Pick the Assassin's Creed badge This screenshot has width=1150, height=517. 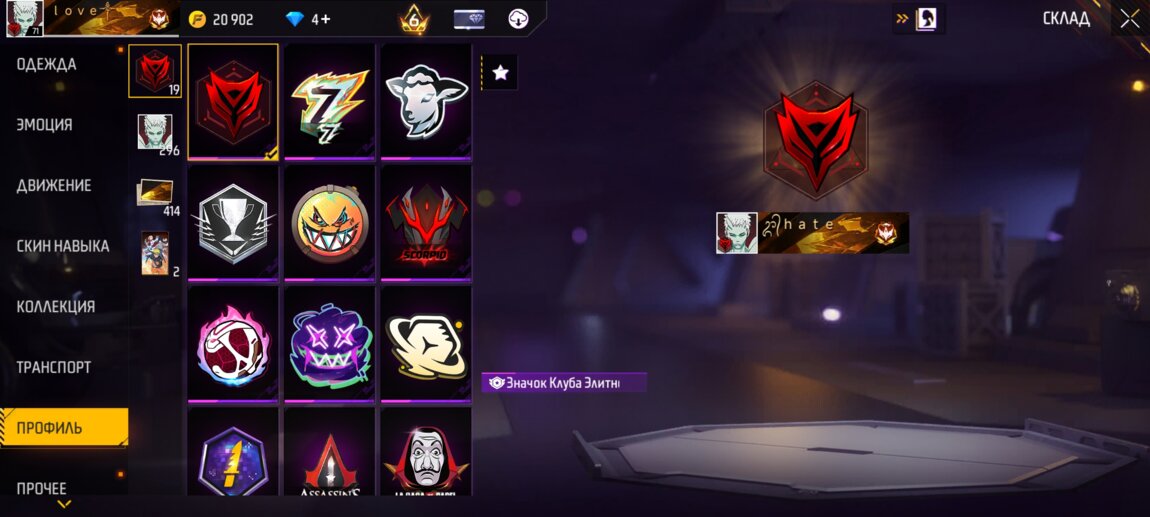tap(330, 455)
